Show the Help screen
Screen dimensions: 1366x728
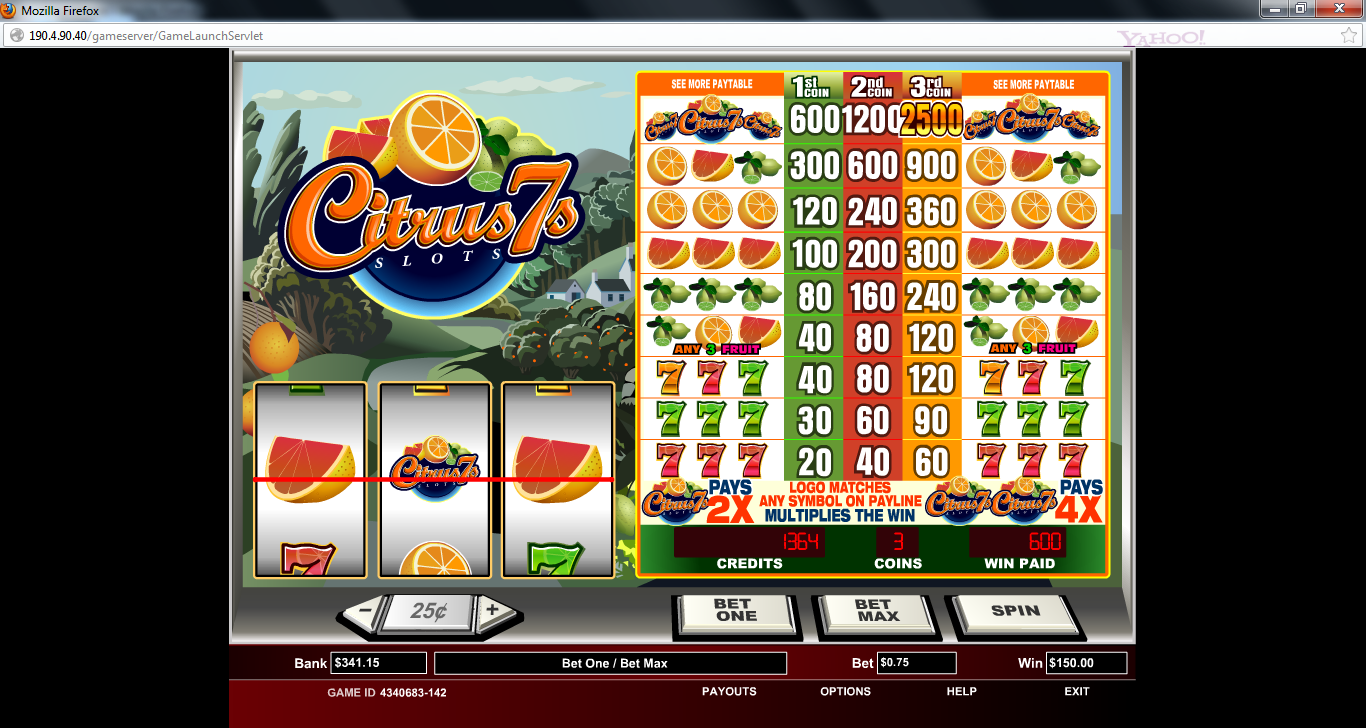961,691
